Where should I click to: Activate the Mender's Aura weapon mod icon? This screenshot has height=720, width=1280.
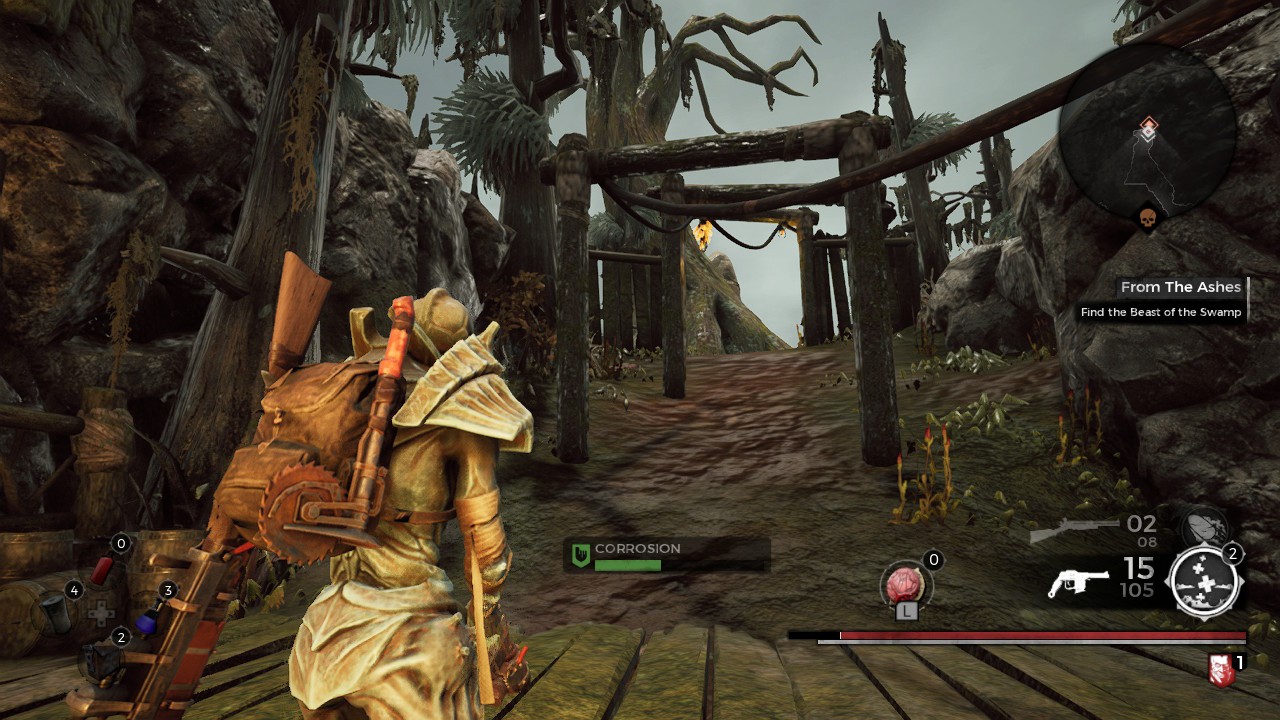[x=1205, y=582]
